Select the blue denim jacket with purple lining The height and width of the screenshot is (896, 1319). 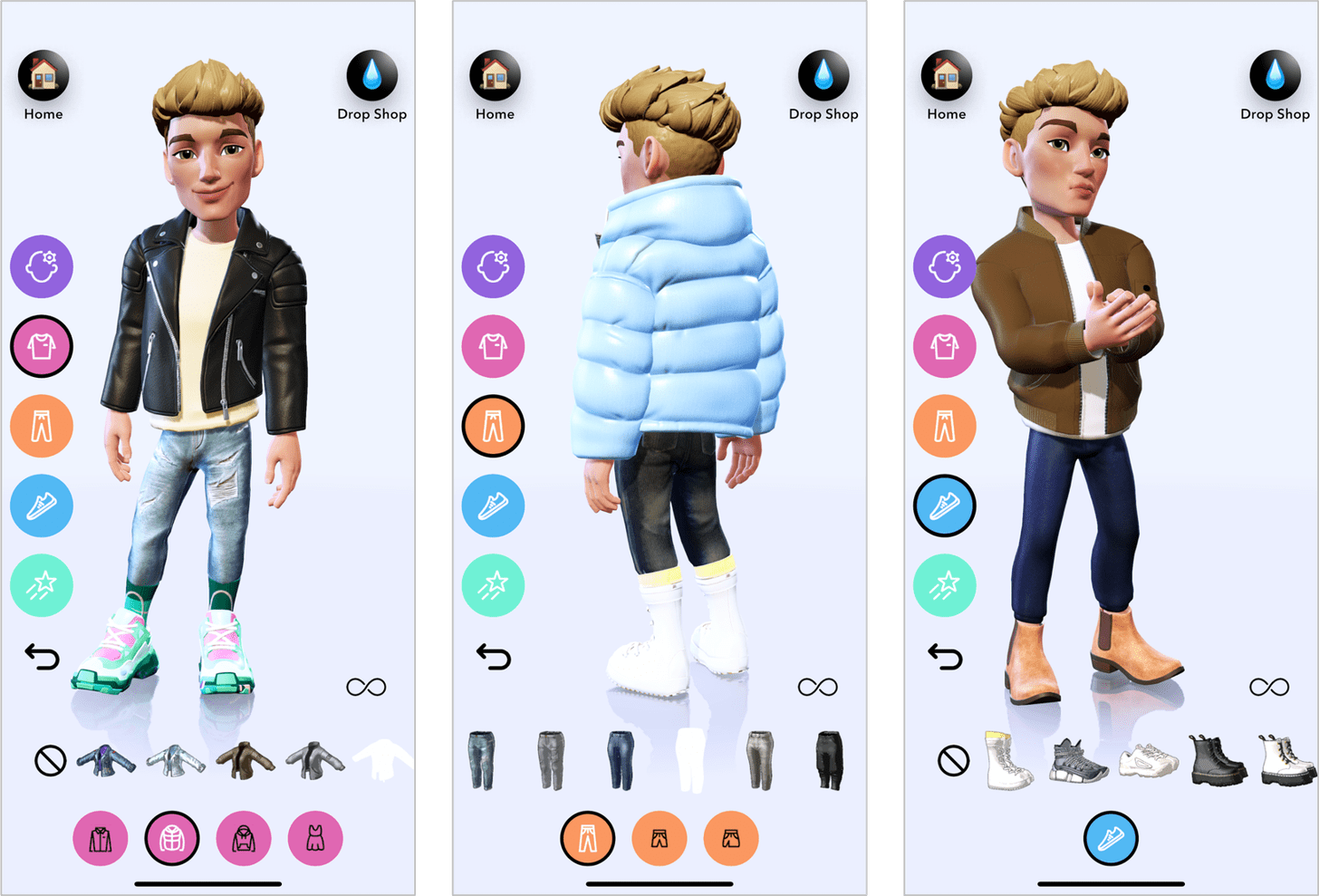click(106, 761)
